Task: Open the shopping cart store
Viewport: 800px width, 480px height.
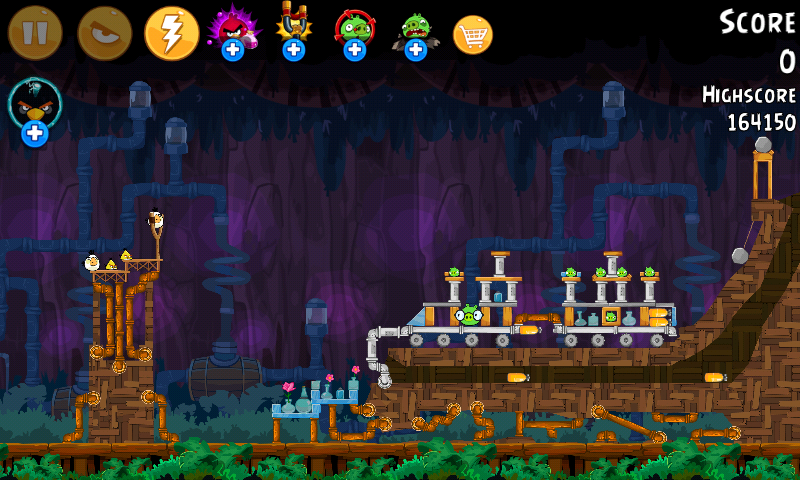Action: (x=473, y=35)
